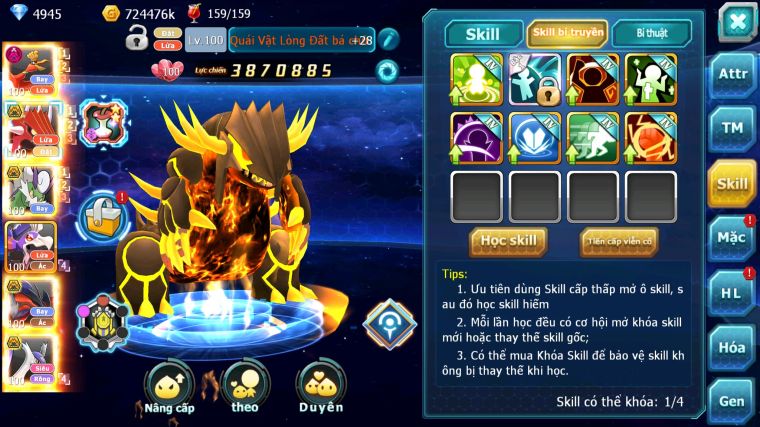Open the Gen side tab
The image size is (760, 427).
(x=732, y=400)
